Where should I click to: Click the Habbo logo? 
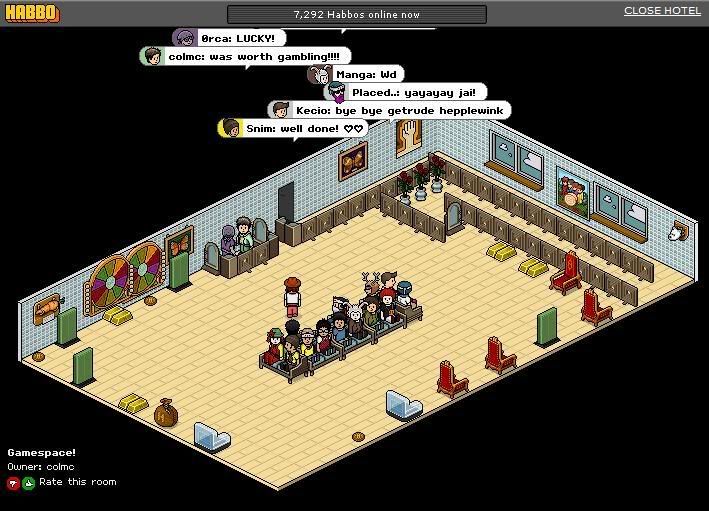pos(31,14)
